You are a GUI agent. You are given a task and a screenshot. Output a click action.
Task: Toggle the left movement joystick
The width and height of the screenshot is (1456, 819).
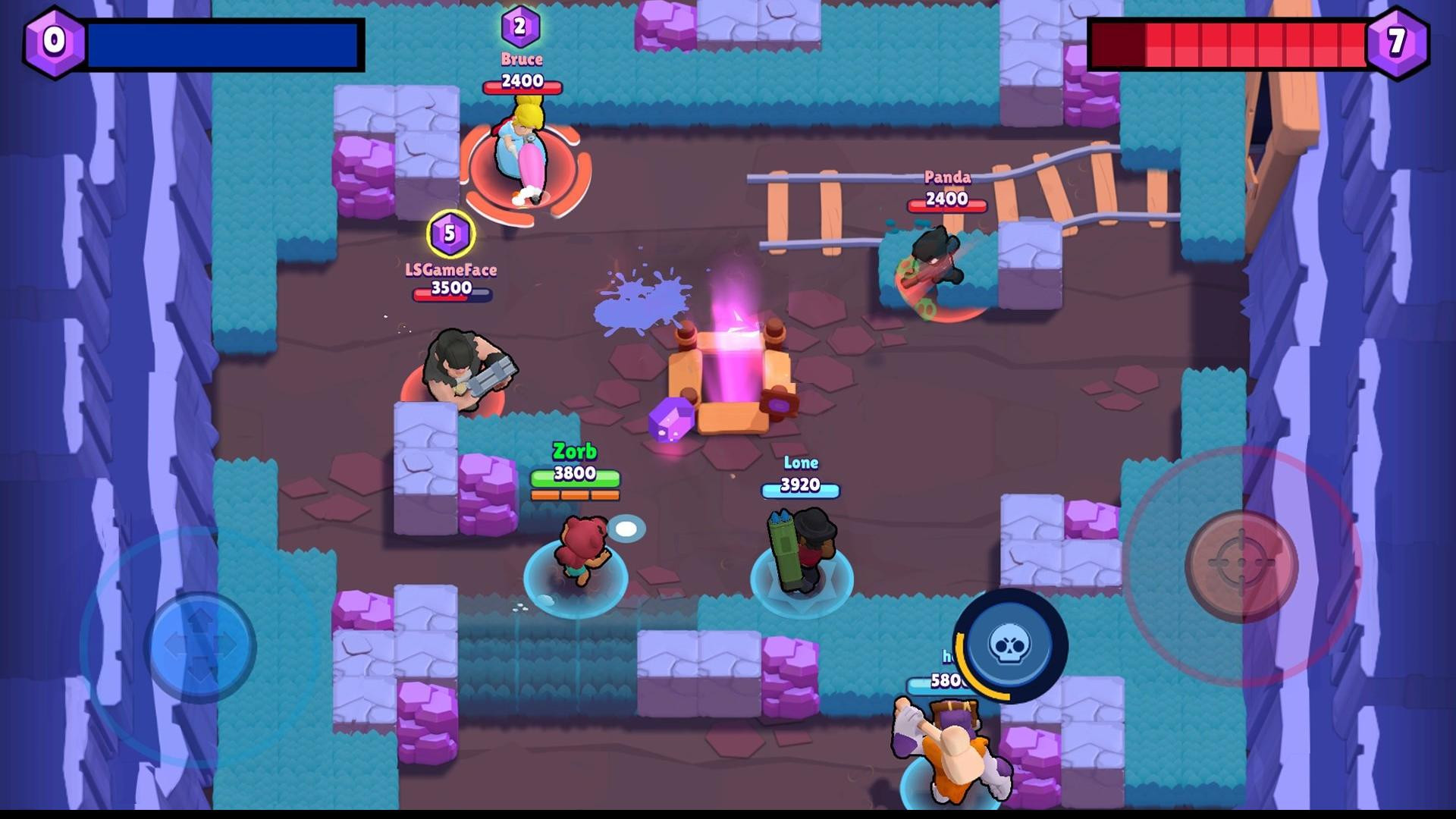[201, 645]
